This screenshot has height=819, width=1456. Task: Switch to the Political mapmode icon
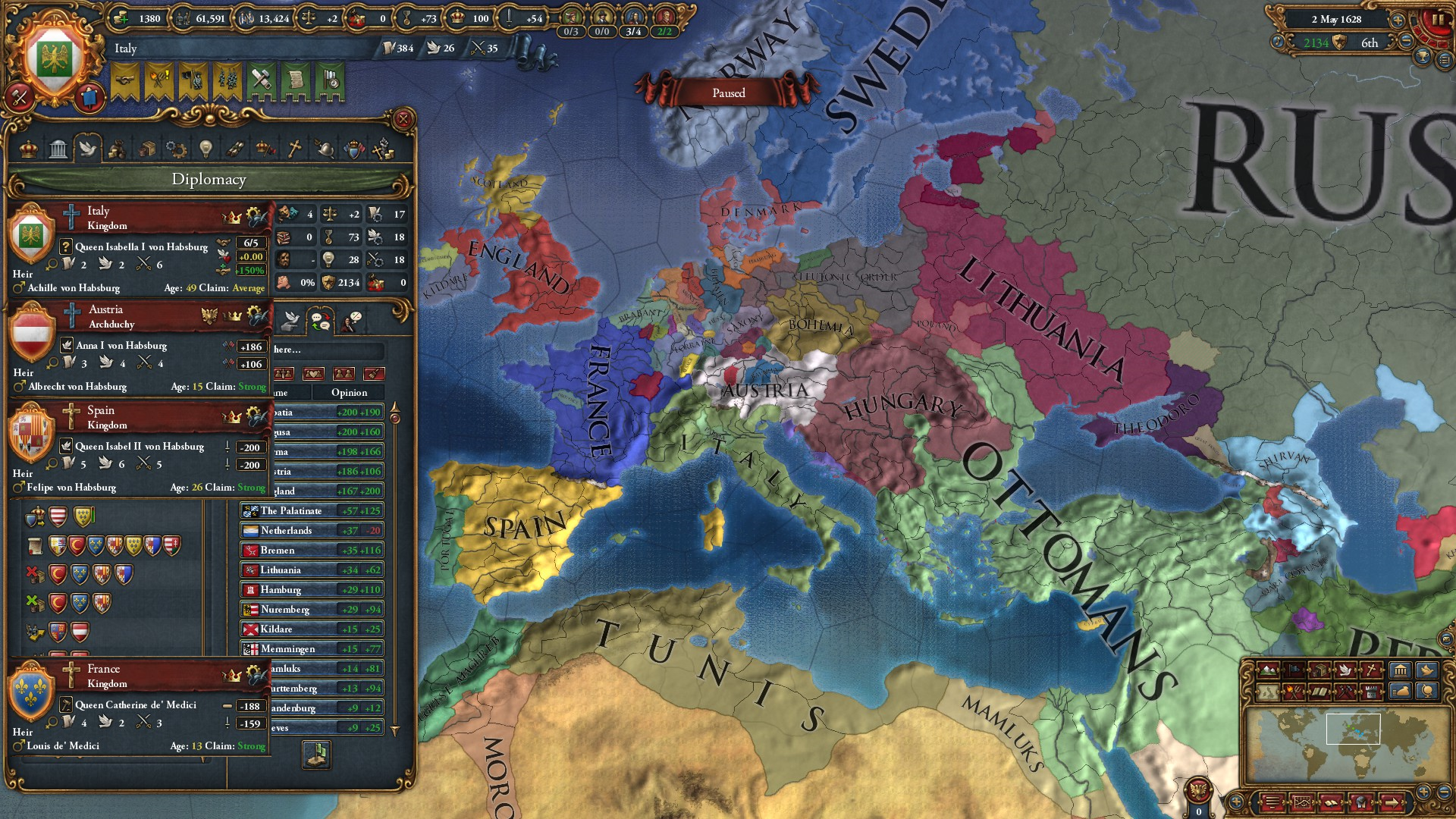pyautogui.click(x=1294, y=670)
